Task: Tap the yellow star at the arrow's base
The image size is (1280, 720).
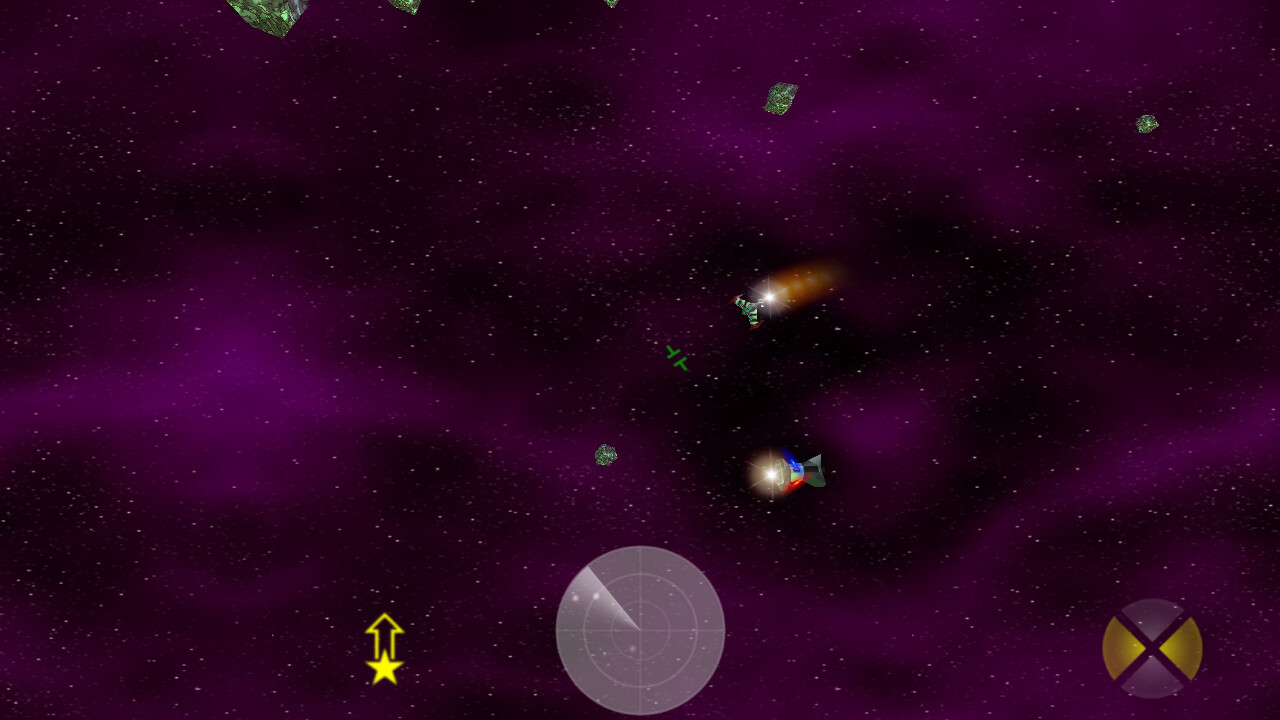Action: pyautogui.click(x=385, y=672)
